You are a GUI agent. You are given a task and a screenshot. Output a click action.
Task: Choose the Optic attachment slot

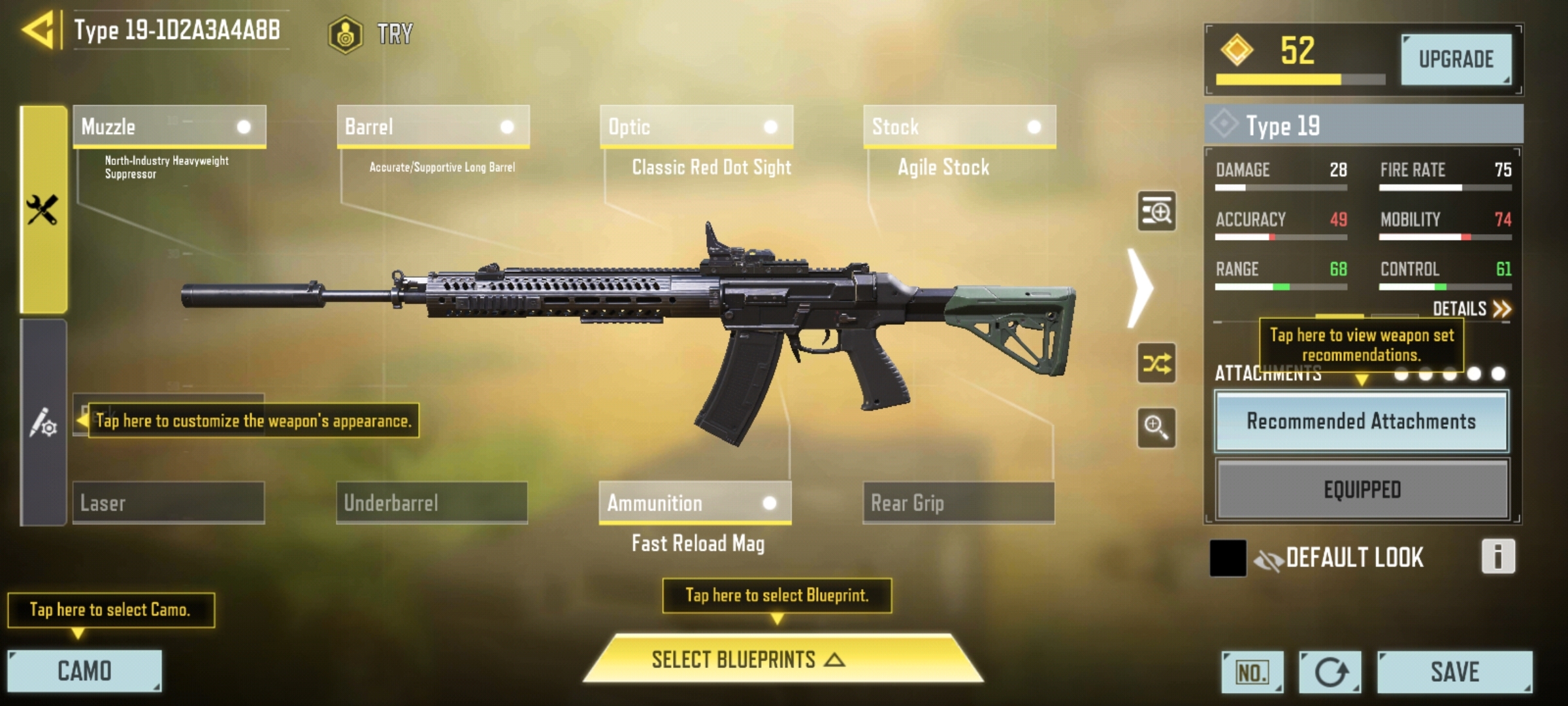pos(696,126)
